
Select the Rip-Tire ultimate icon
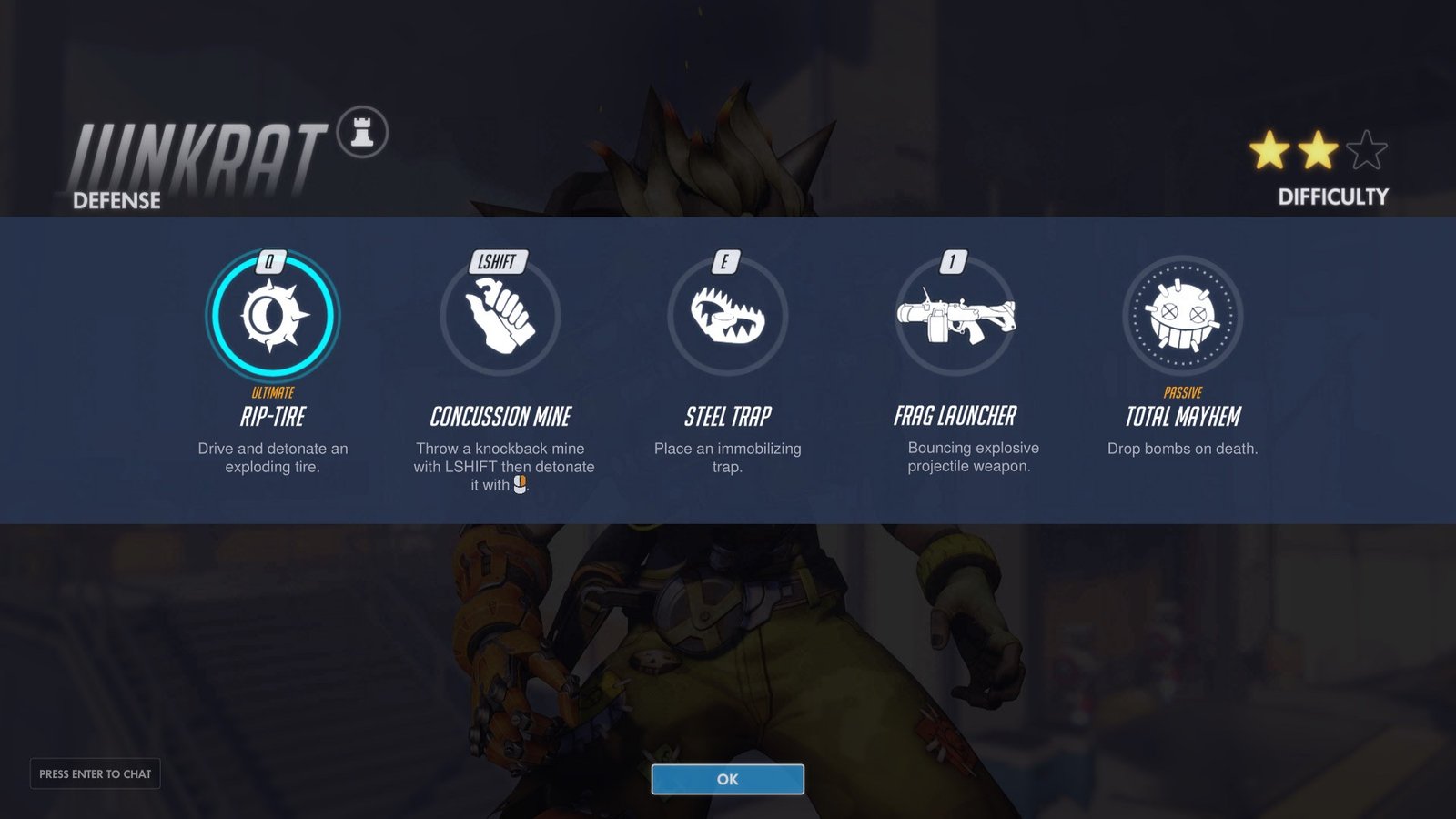(273, 315)
